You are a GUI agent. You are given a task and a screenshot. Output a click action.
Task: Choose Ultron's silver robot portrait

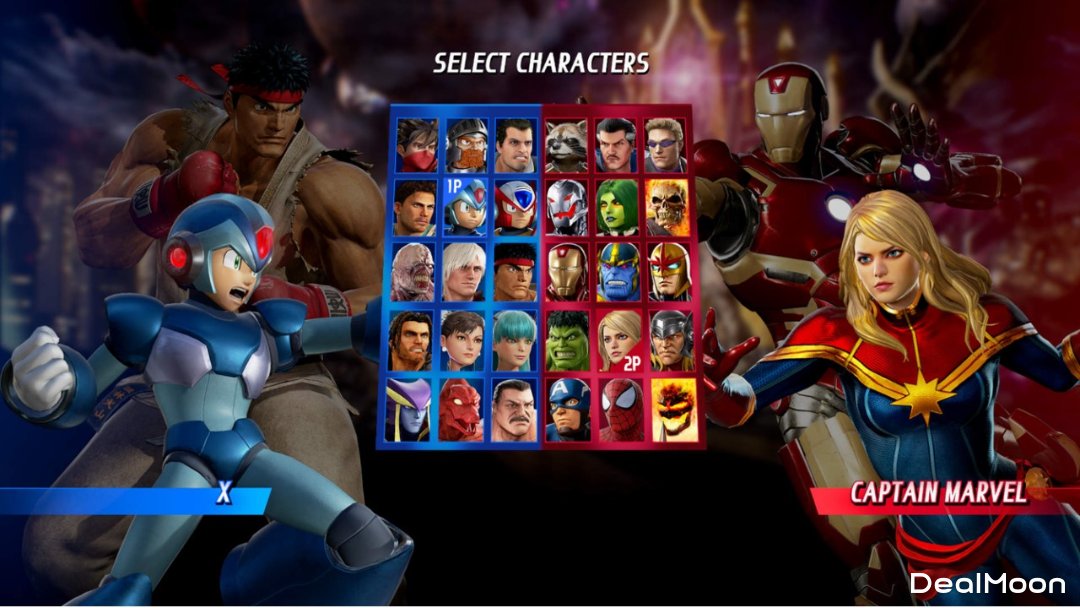[x=568, y=208]
